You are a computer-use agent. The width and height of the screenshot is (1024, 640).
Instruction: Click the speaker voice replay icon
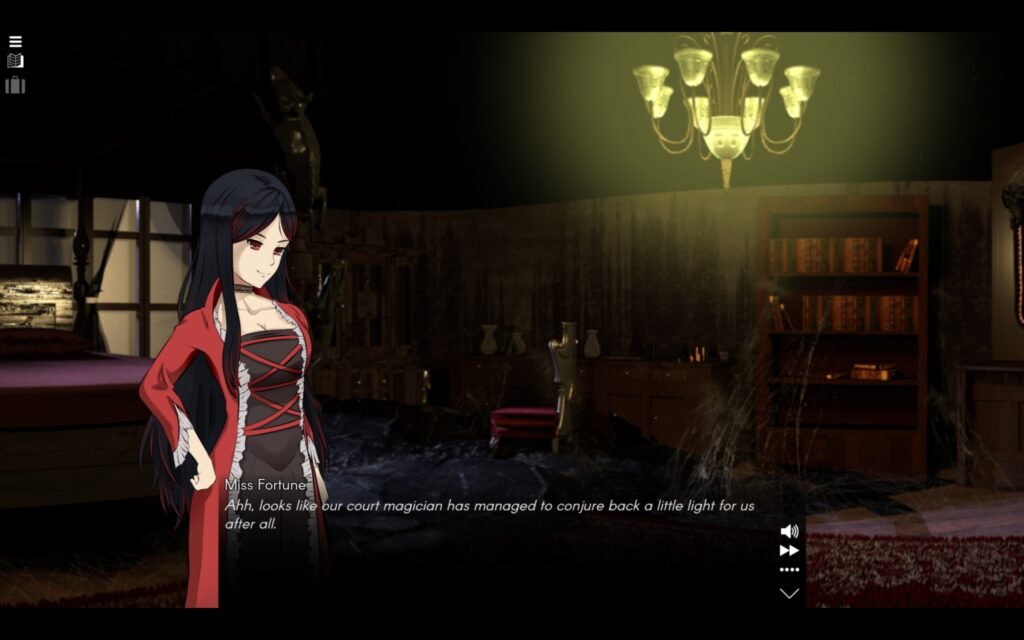point(789,531)
